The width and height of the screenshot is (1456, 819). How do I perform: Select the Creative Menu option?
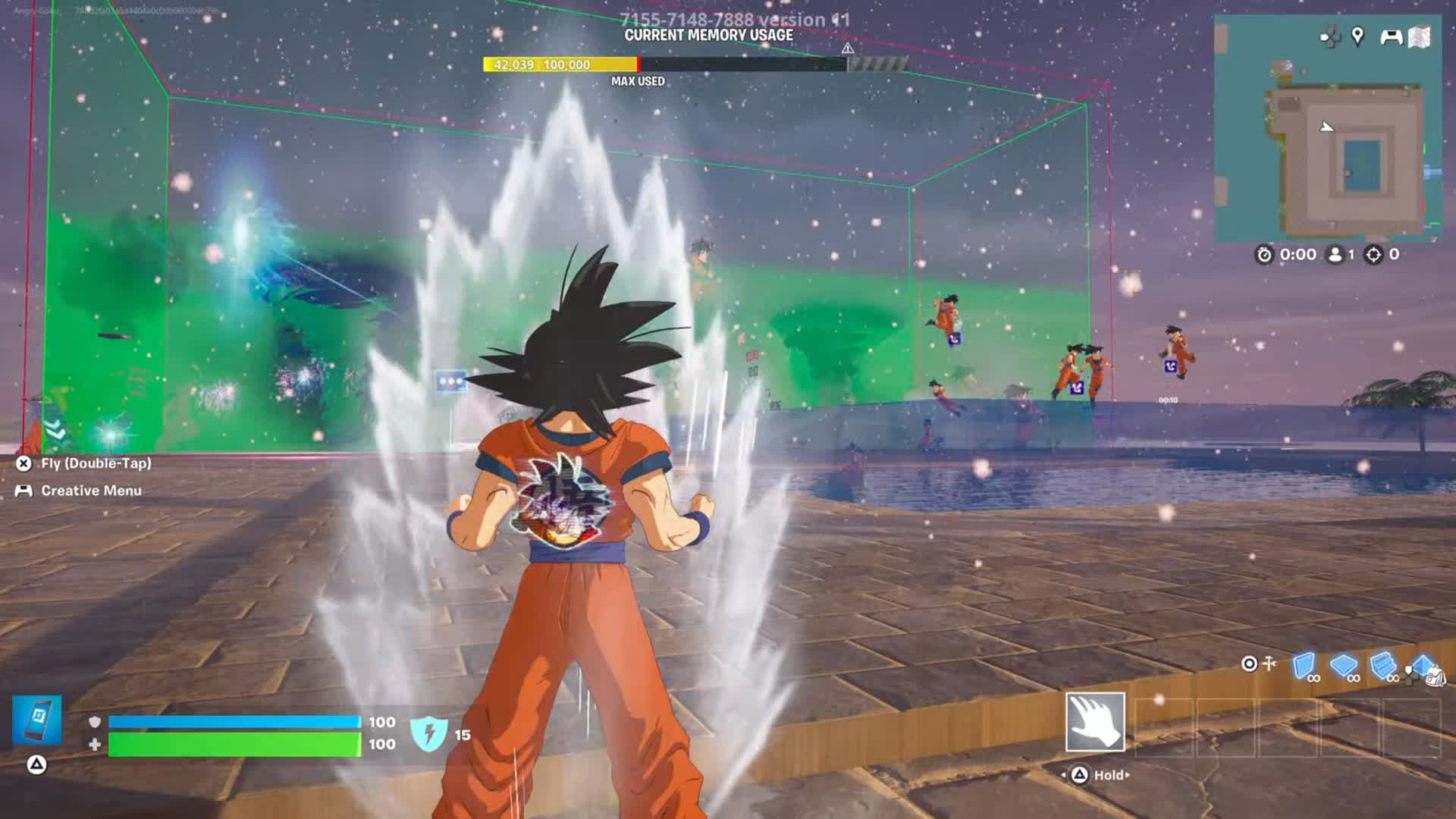point(91,491)
